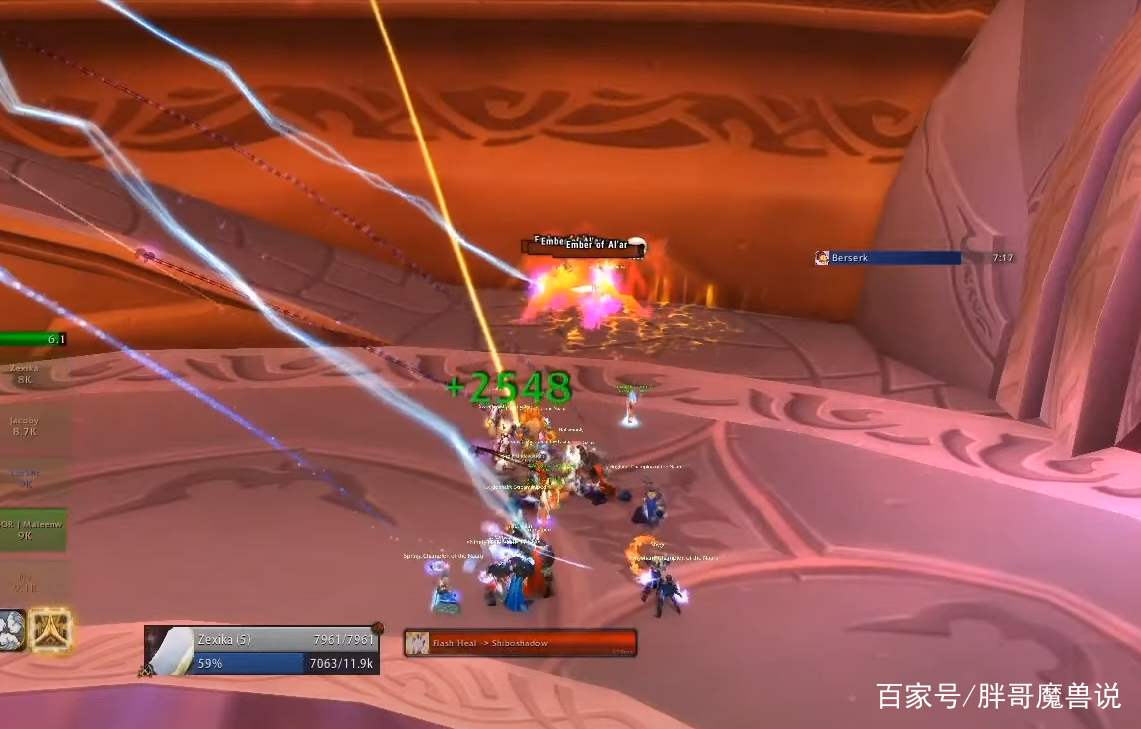The height and width of the screenshot is (729, 1141).
Task: Click Zexika's player portrait
Action: [x=170, y=652]
